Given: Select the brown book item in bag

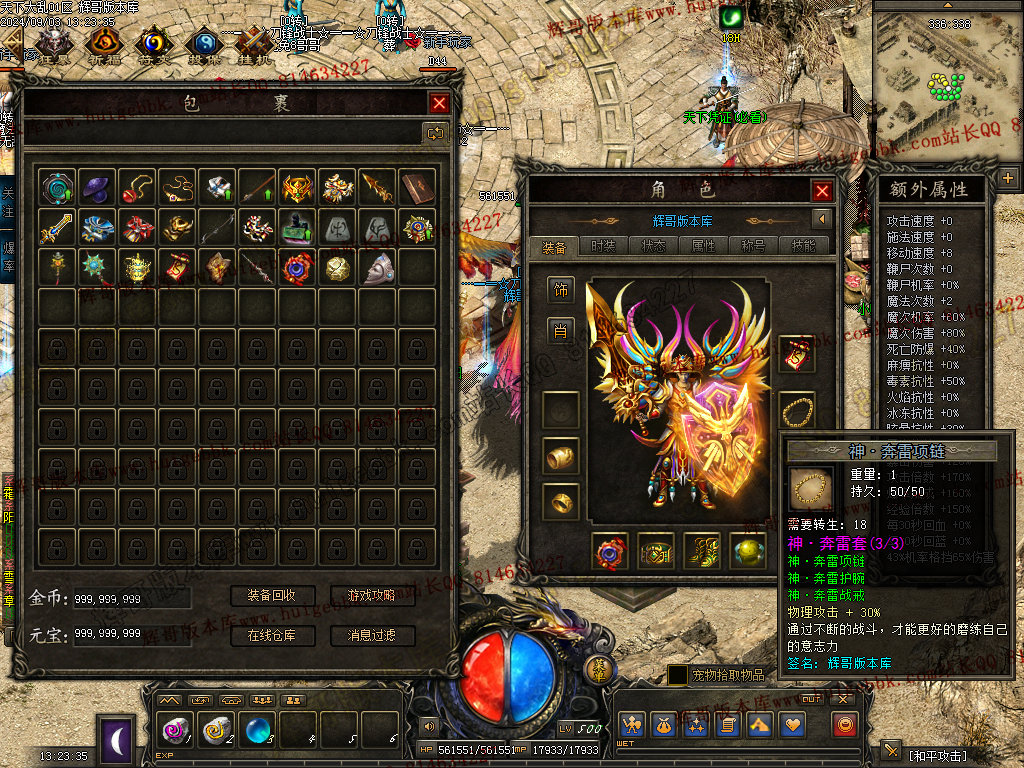Looking at the screenshot, I should [x=416, y=186].
